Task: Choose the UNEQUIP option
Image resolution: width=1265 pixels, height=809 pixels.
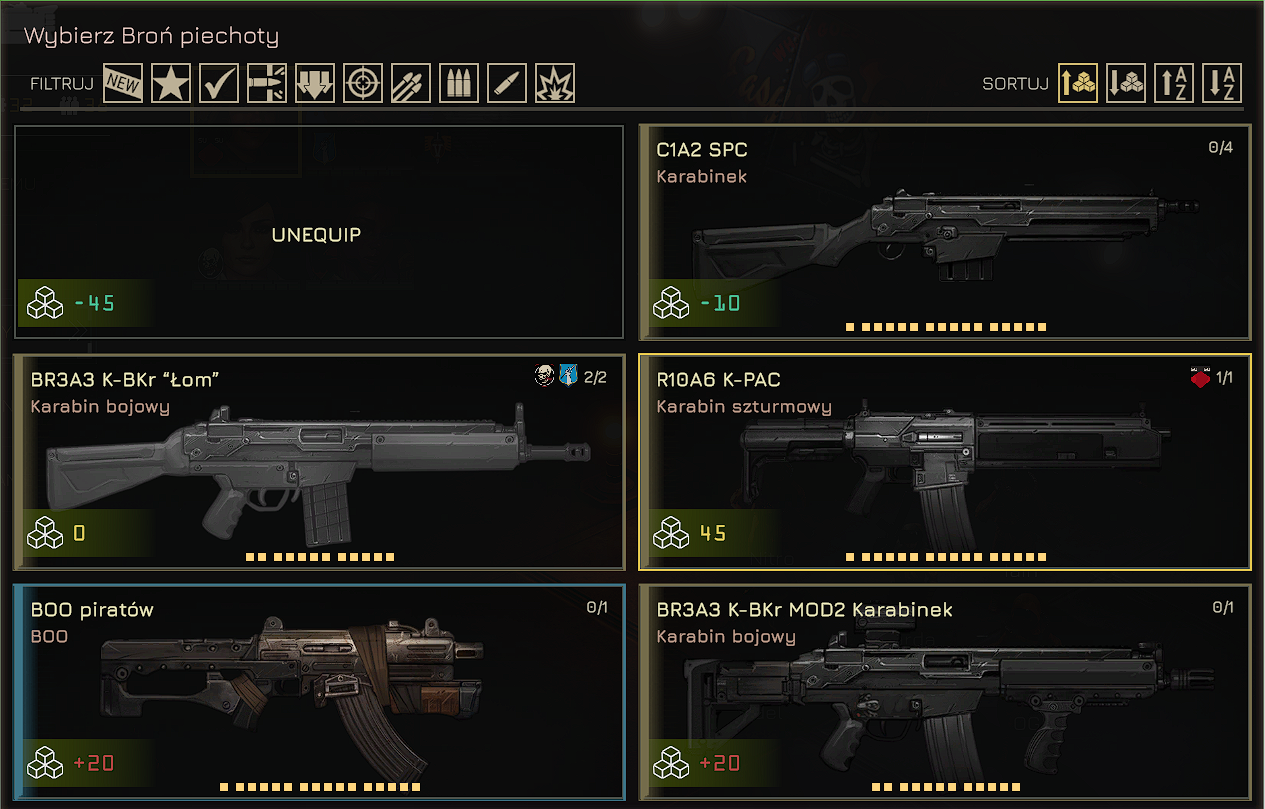Action: point(318,233)
